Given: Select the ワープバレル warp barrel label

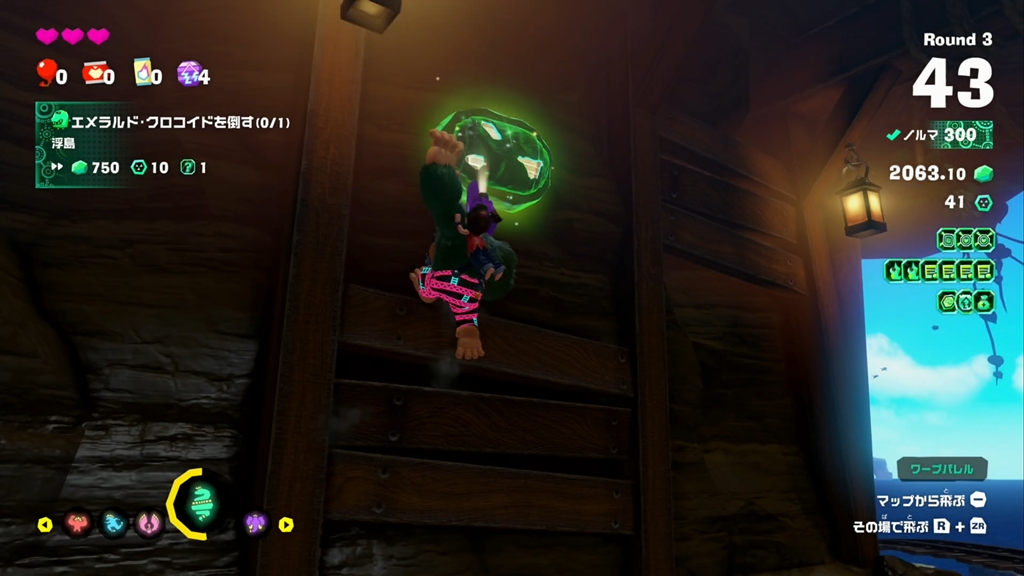Looking at the screenshot, I should (x=941, y=468).
